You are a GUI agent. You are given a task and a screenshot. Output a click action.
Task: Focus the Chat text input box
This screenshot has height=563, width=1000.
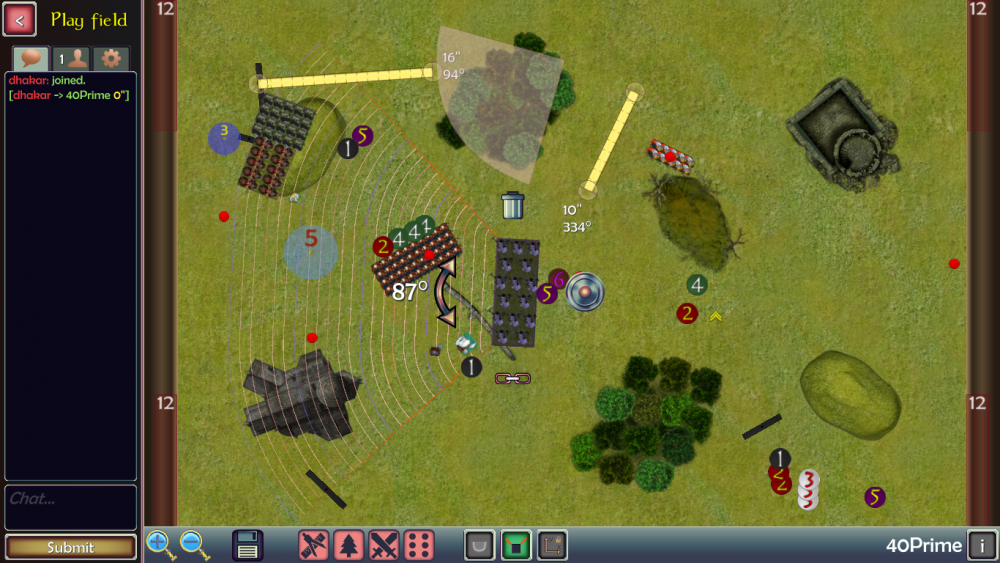(x=70, y=507)
